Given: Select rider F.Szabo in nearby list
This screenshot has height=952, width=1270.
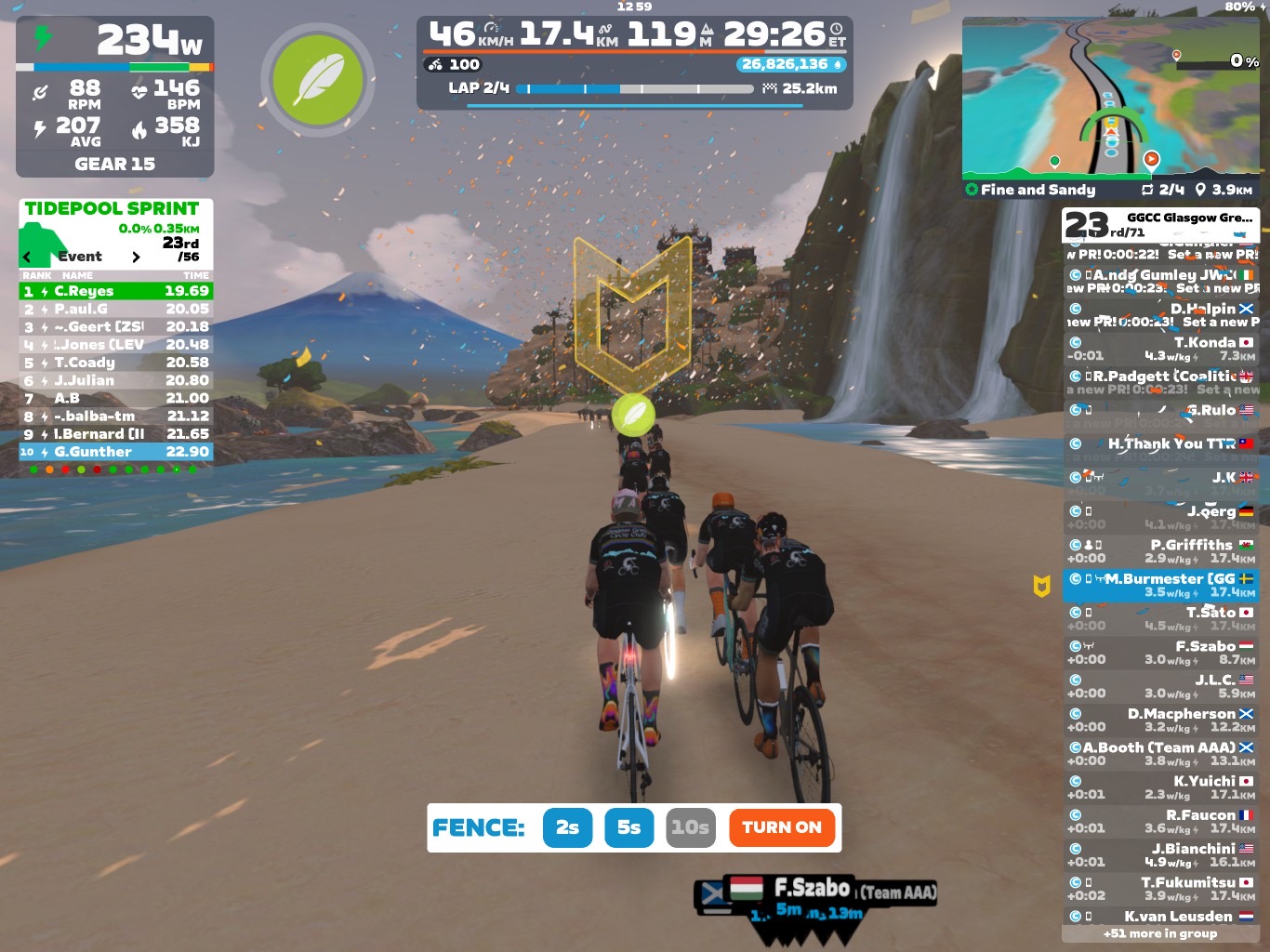Looking at the screenshot, I should tap(1160, 653).
